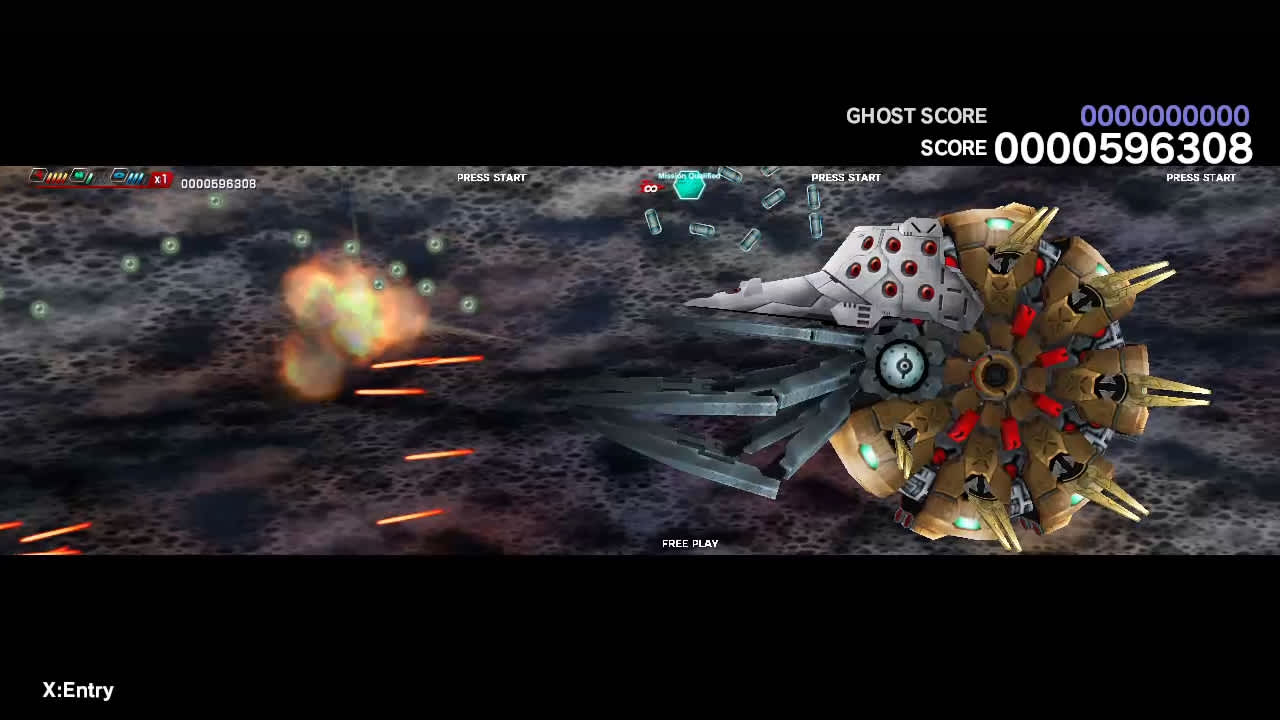Click the leftmost PRESS START text
Image resolution: width=1280 pixels, height=720 pixels.
pyautogui.click(x=491, y=177)
